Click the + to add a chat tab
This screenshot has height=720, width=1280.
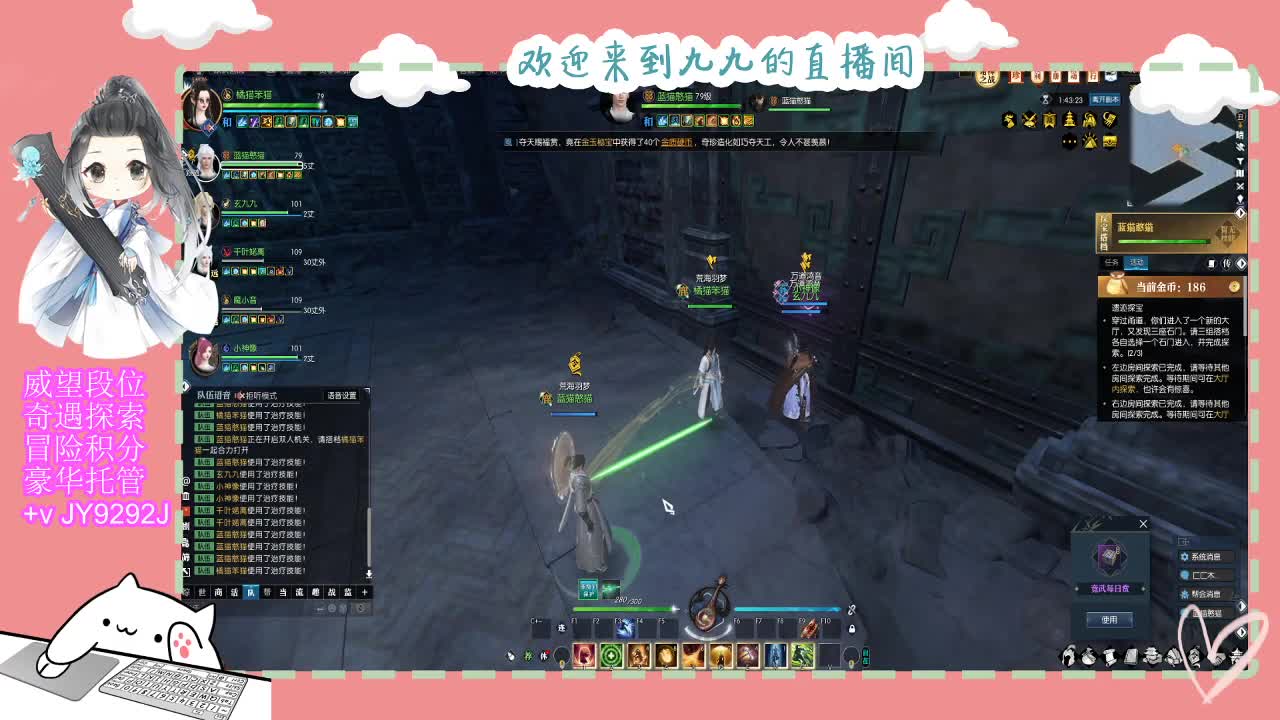coord(364,592)
